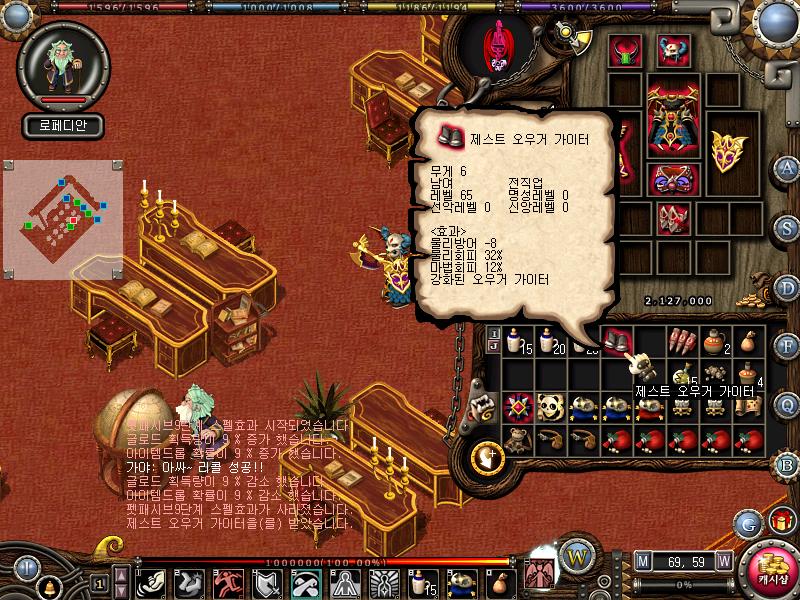Screen dimensions: 800x600
Task: Click the round B shortcut button
Action: tap(788, 463)
